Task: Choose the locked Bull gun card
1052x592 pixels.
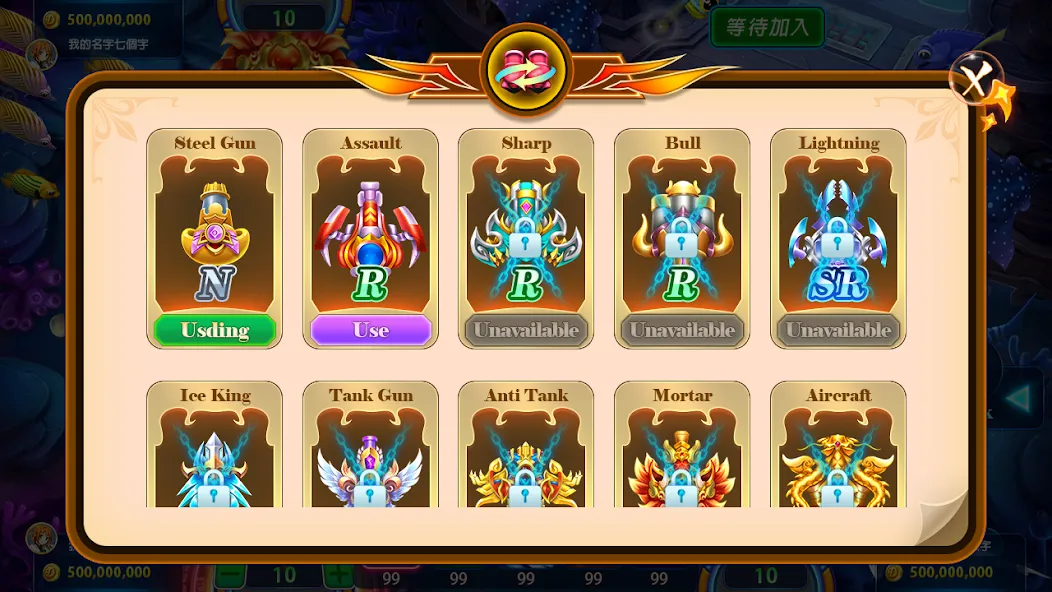Action: point(682,230)
